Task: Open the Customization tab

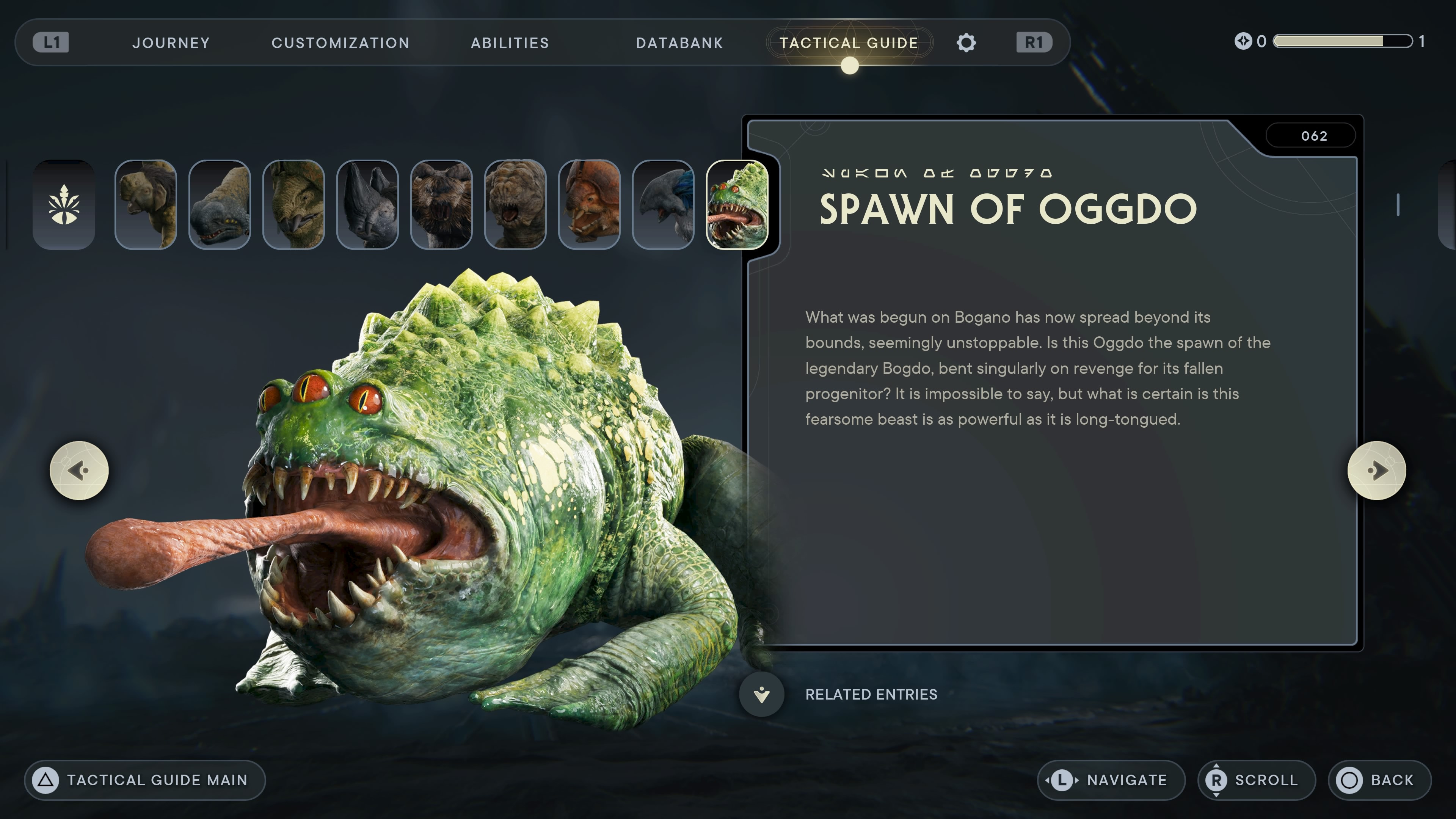Action: (340, 43)
